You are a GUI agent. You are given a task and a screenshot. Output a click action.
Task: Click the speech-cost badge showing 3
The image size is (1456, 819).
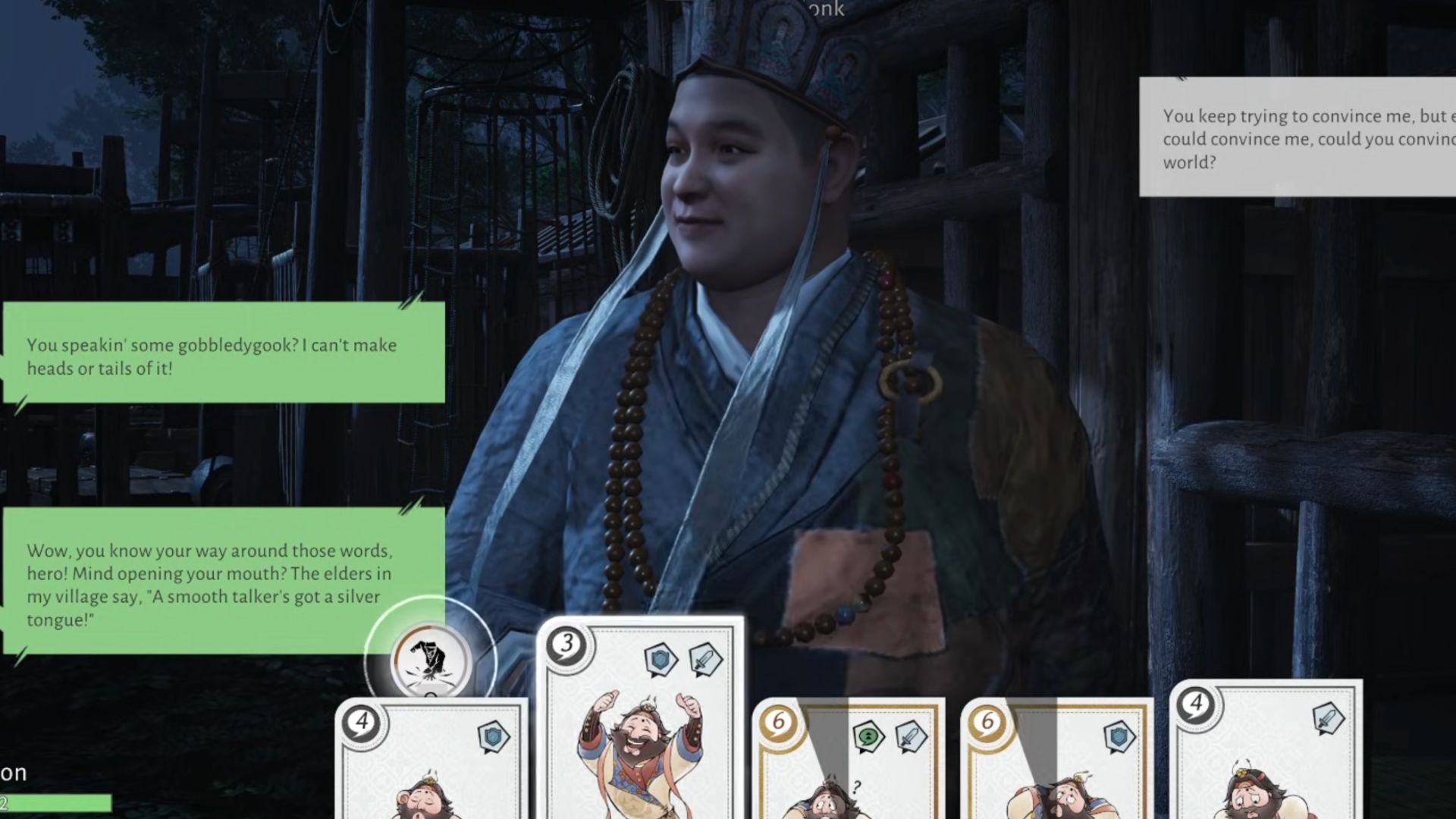566,645
